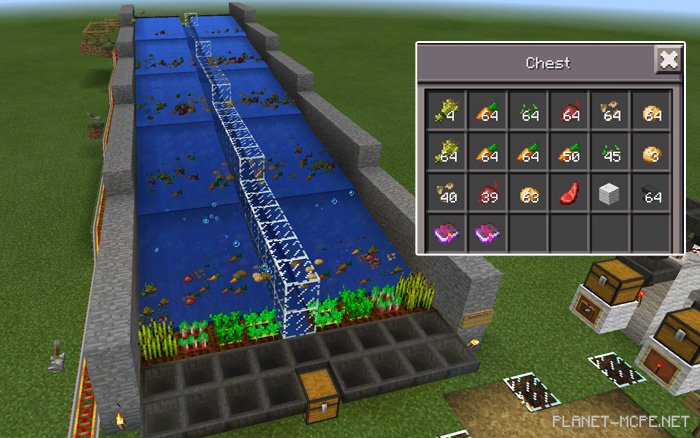The height and width of the screenshot is (438, 700).
Task: Select the raw beef slot
Action: pyautogui.click(x=569, y=194)
